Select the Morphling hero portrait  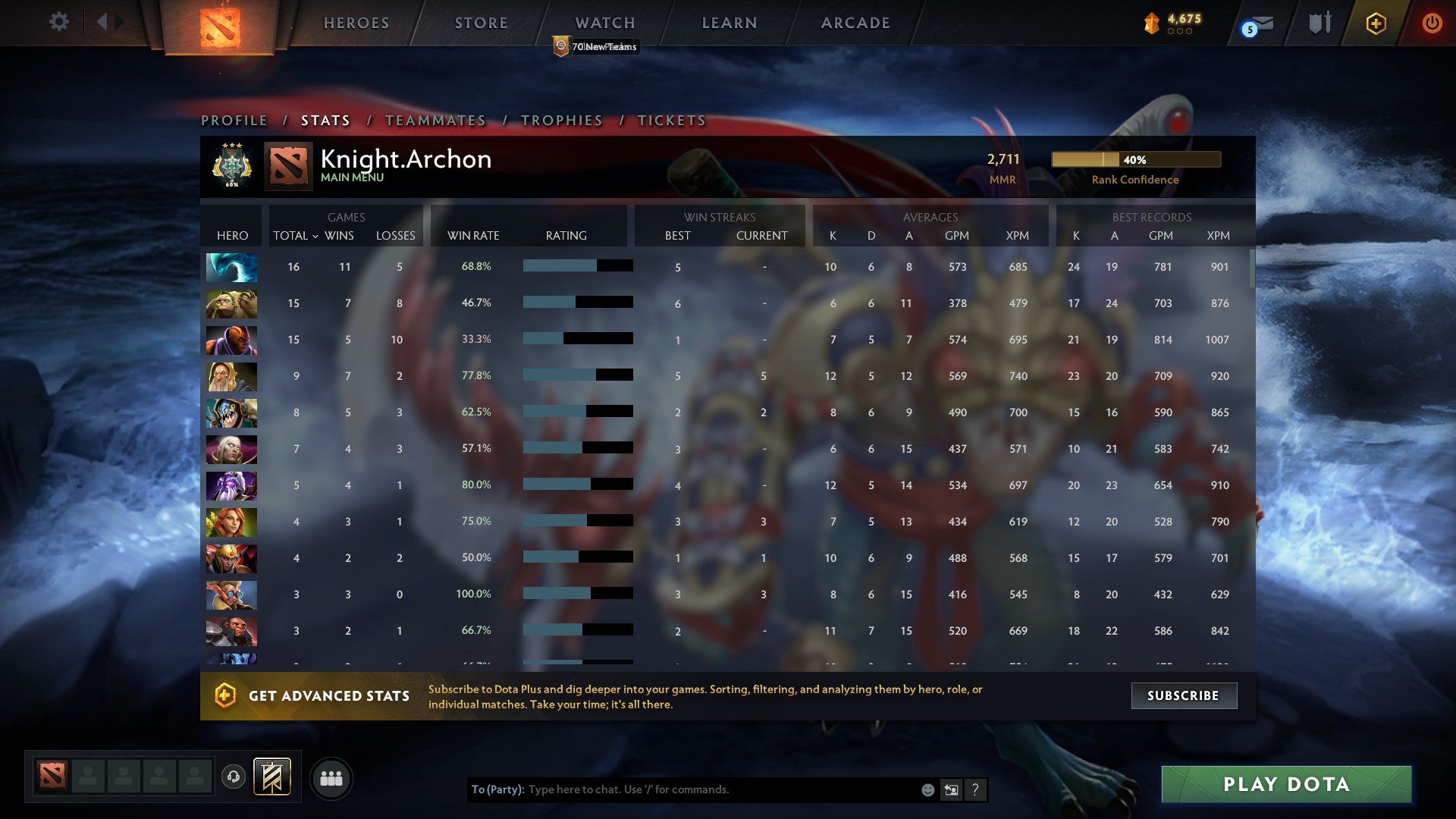click(x=231, y=267)
